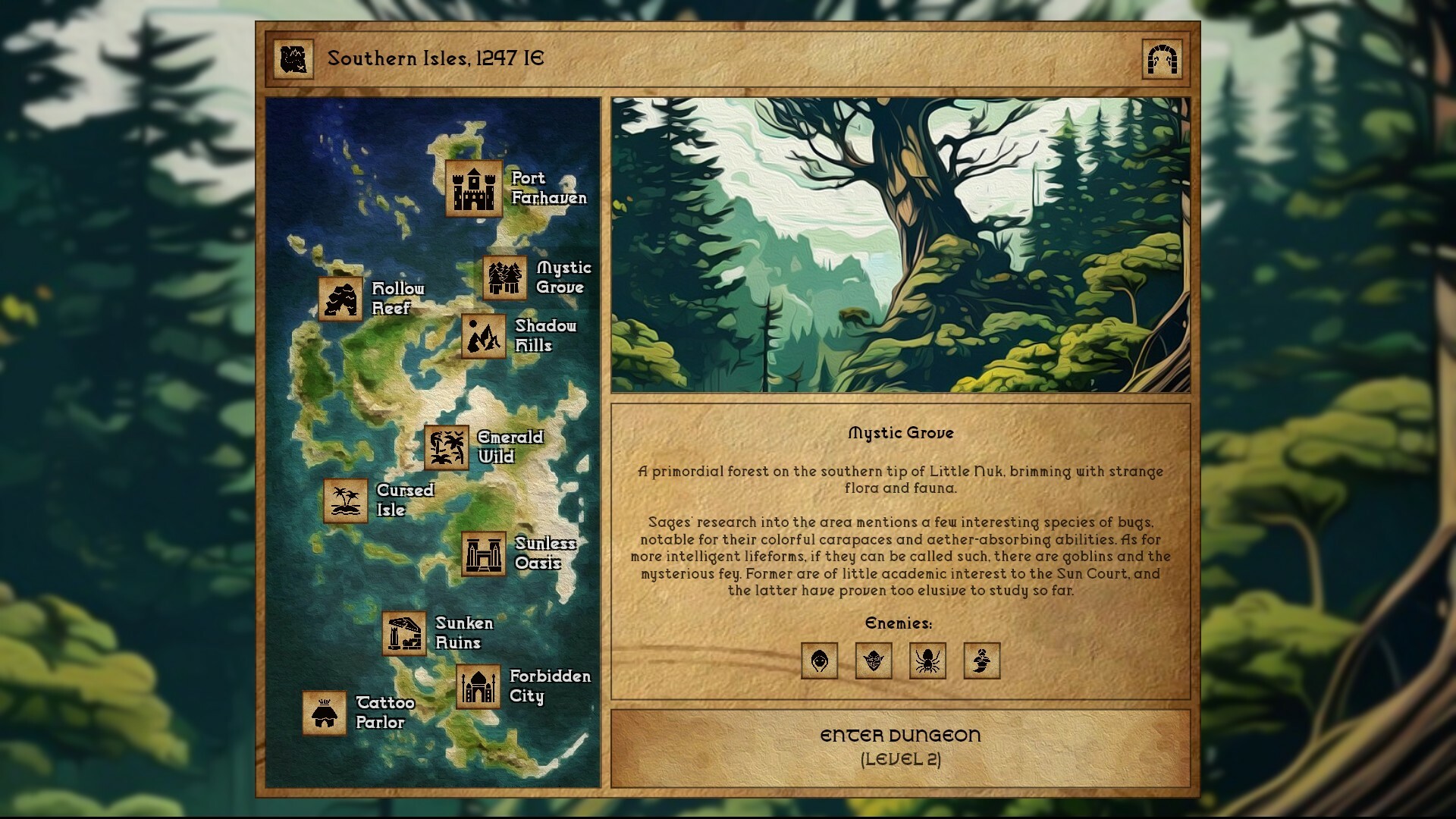Select the Cursed Isle island icon
The height and width of the screenshot is (819, 1456).
tap(345, 500)
